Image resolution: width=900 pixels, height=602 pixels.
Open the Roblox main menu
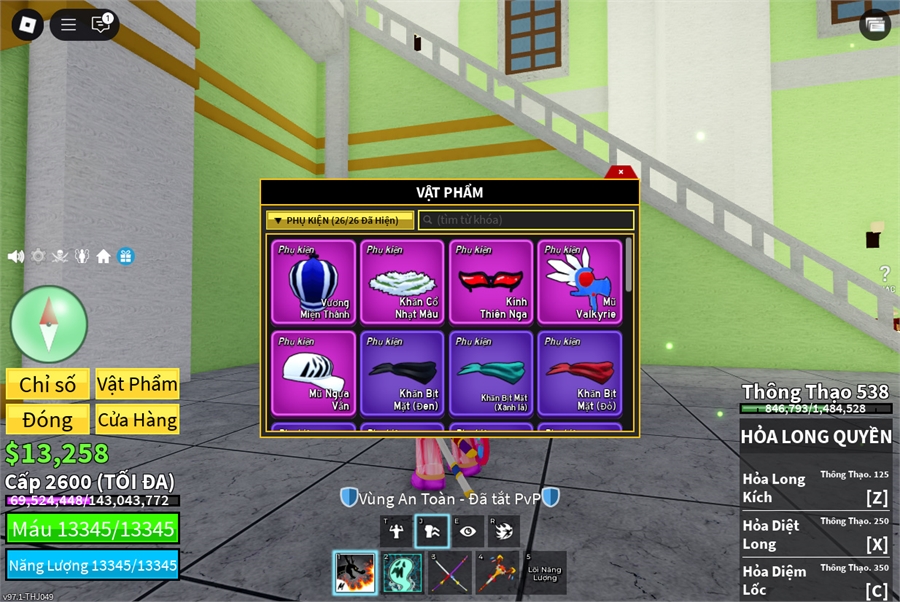point(25,24)
